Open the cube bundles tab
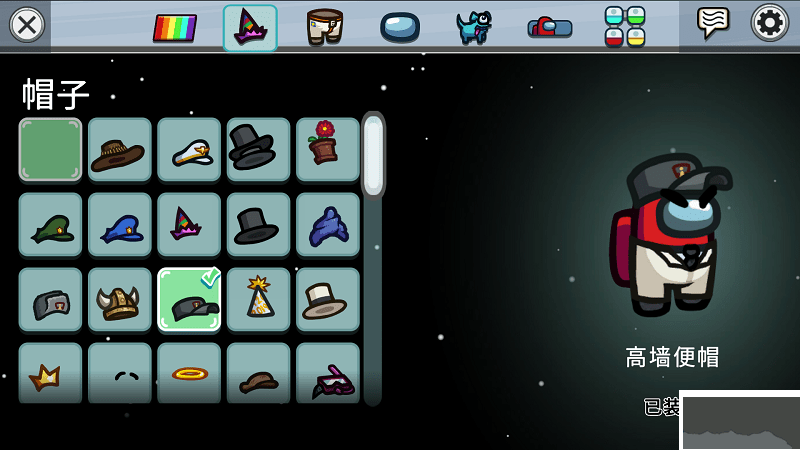 click(624, 27)
